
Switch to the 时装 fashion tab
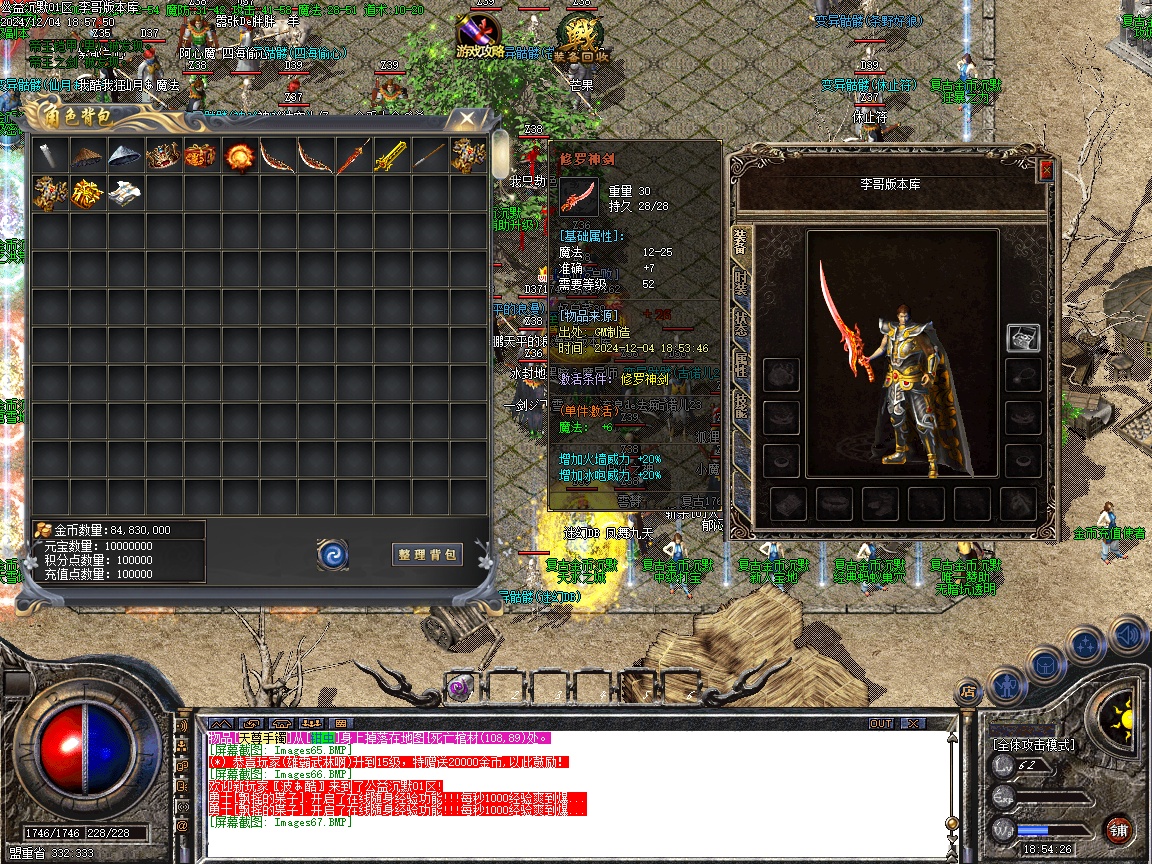coord(741,283)
